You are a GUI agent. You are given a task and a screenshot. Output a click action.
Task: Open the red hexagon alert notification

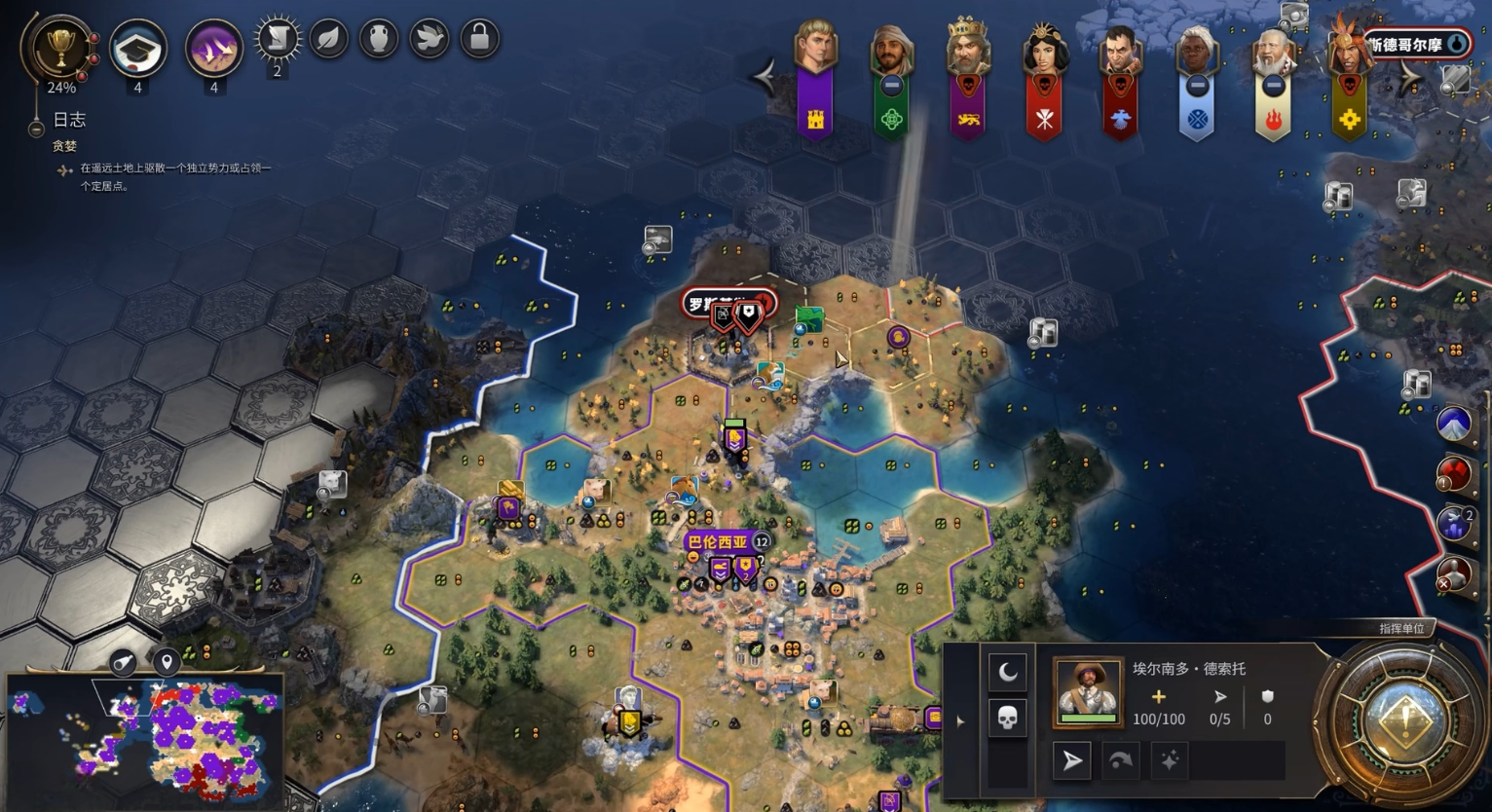[x=1453, y=474]
